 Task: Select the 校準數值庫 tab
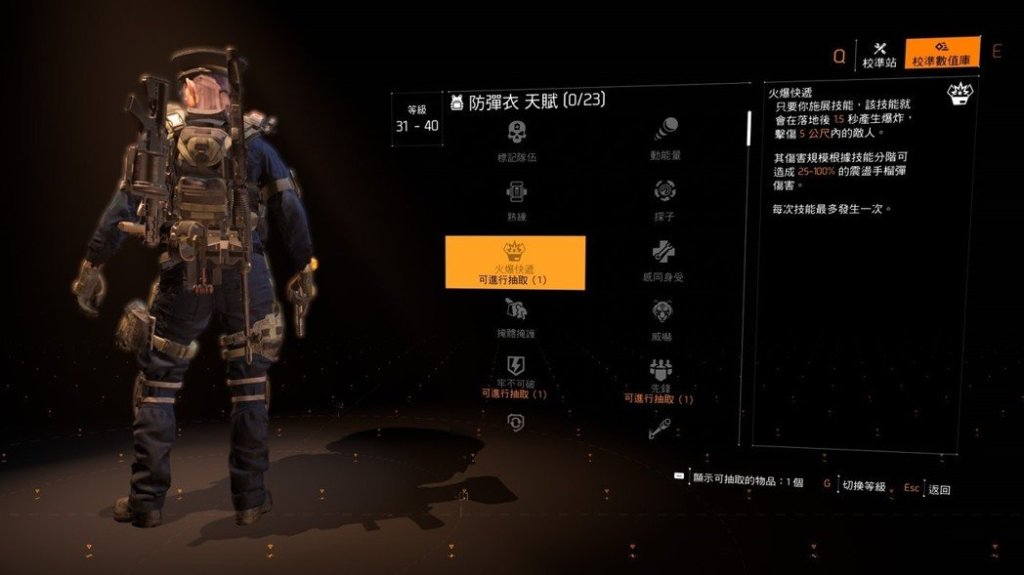coord(941,54)
